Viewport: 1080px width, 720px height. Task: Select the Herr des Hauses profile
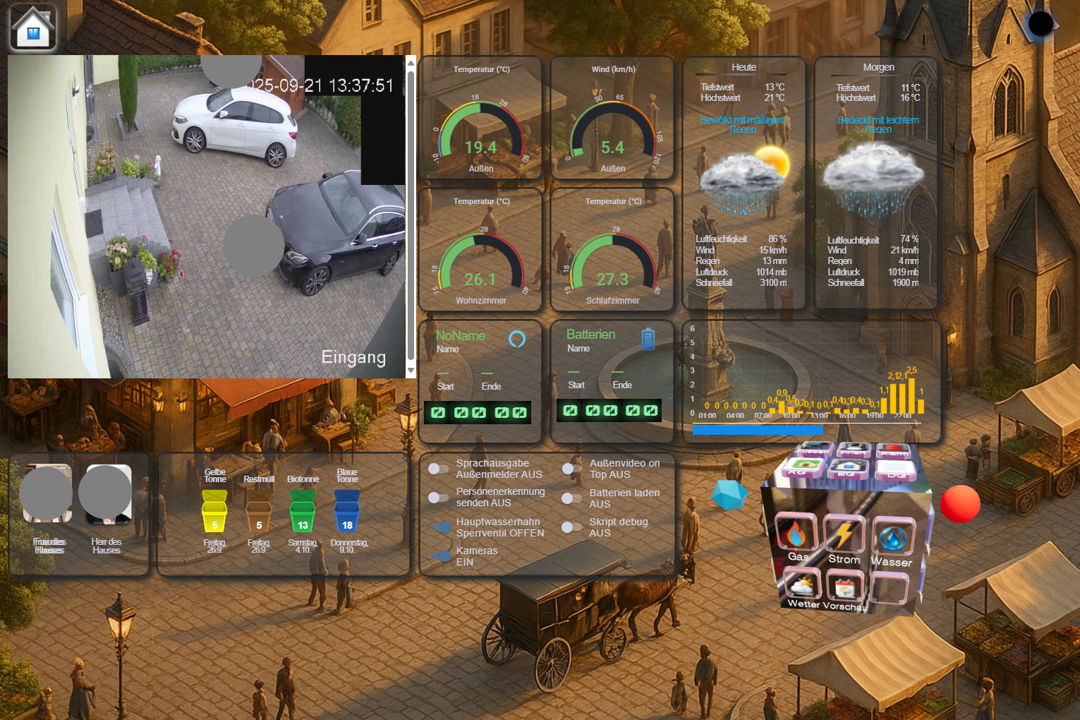107,495
